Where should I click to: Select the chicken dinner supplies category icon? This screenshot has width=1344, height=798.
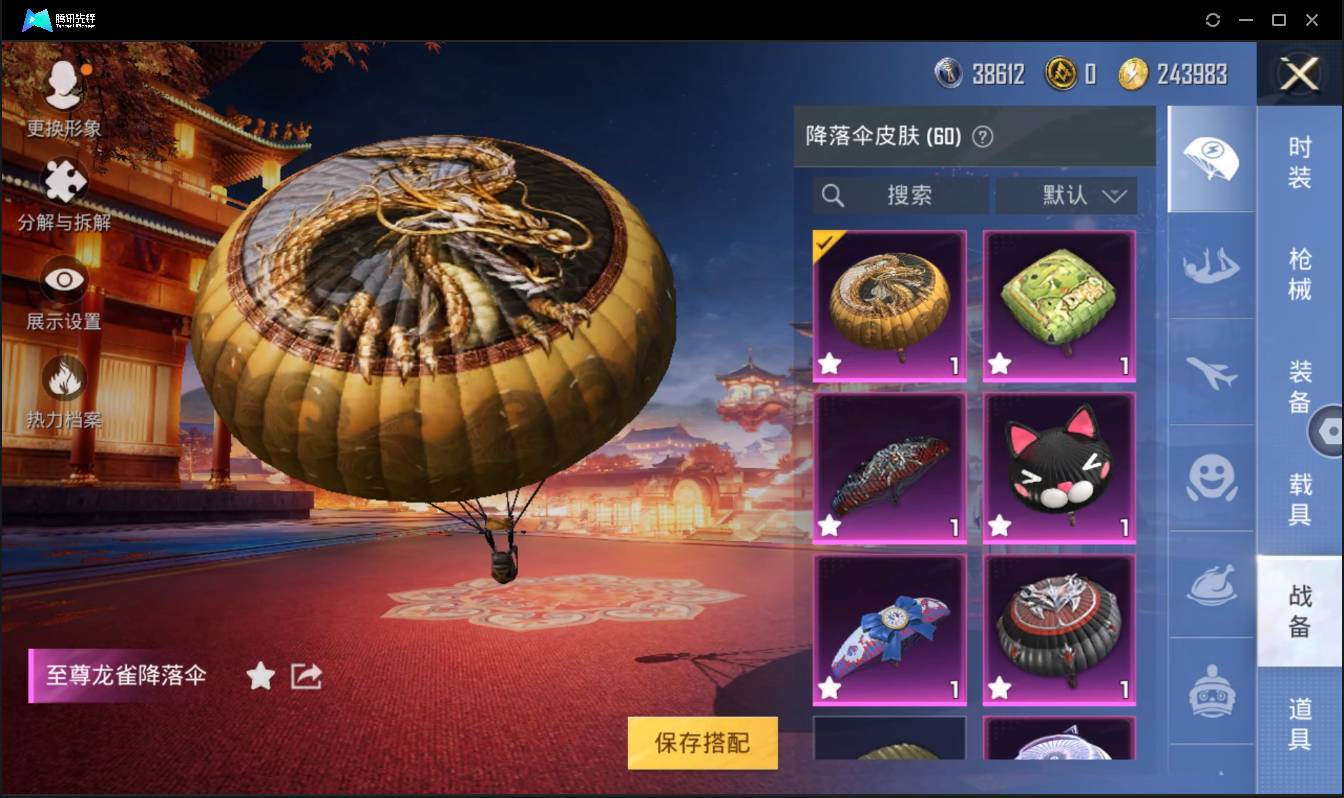pyautogui.click(x=1211, y=585)
